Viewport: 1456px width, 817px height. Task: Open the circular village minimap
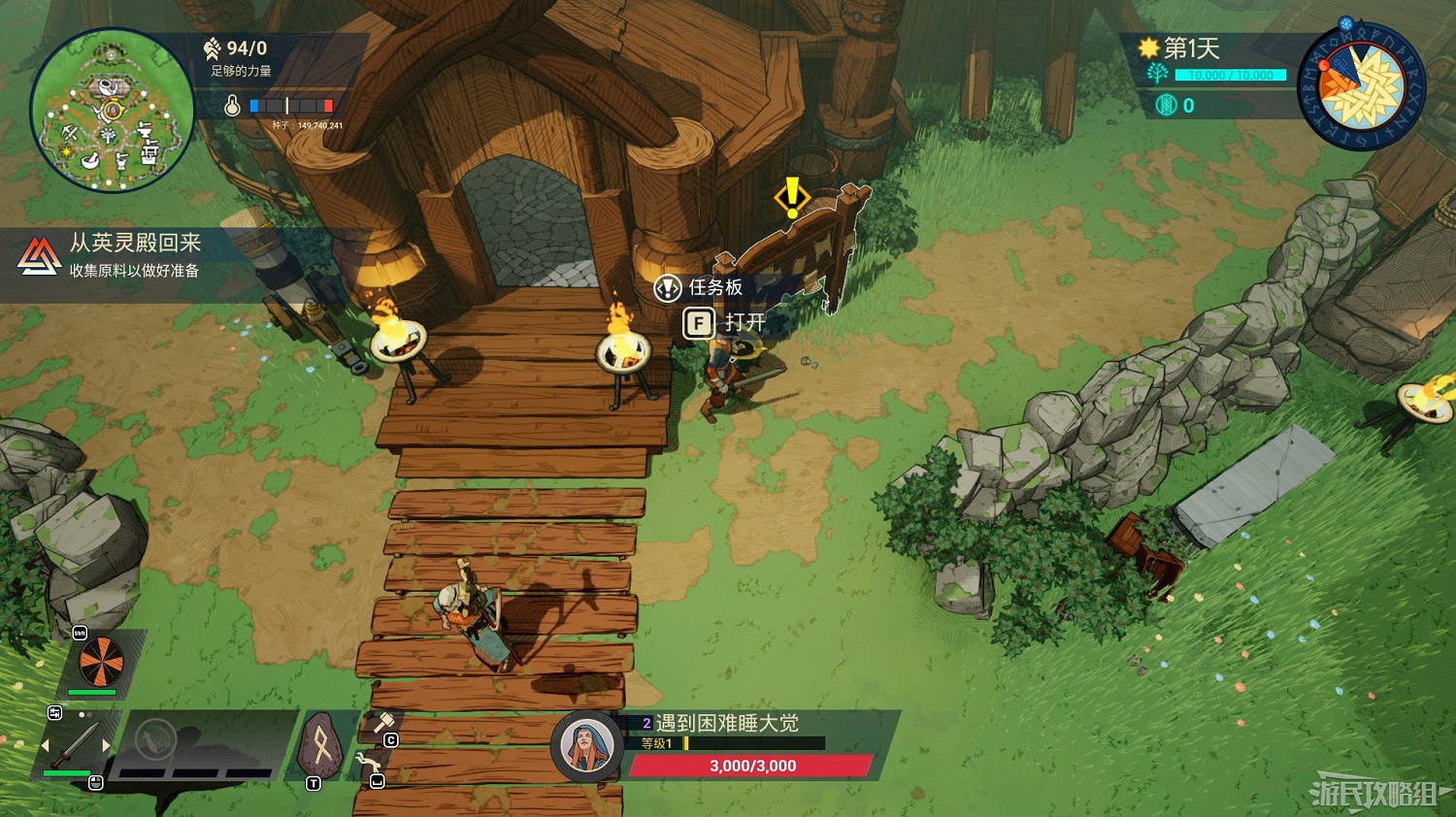(x=112, y=110)
